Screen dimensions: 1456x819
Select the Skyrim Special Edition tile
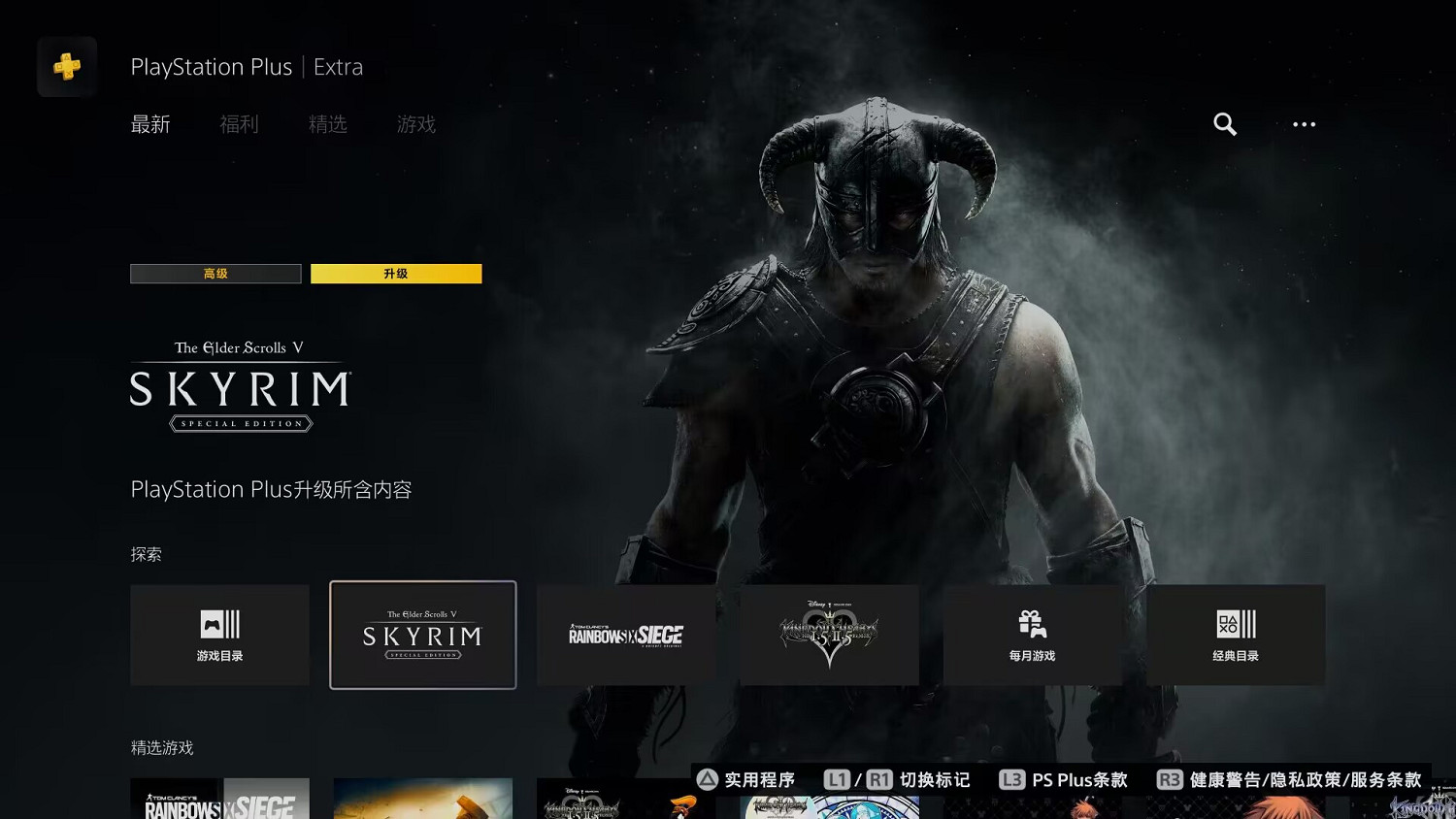point(423,635)
